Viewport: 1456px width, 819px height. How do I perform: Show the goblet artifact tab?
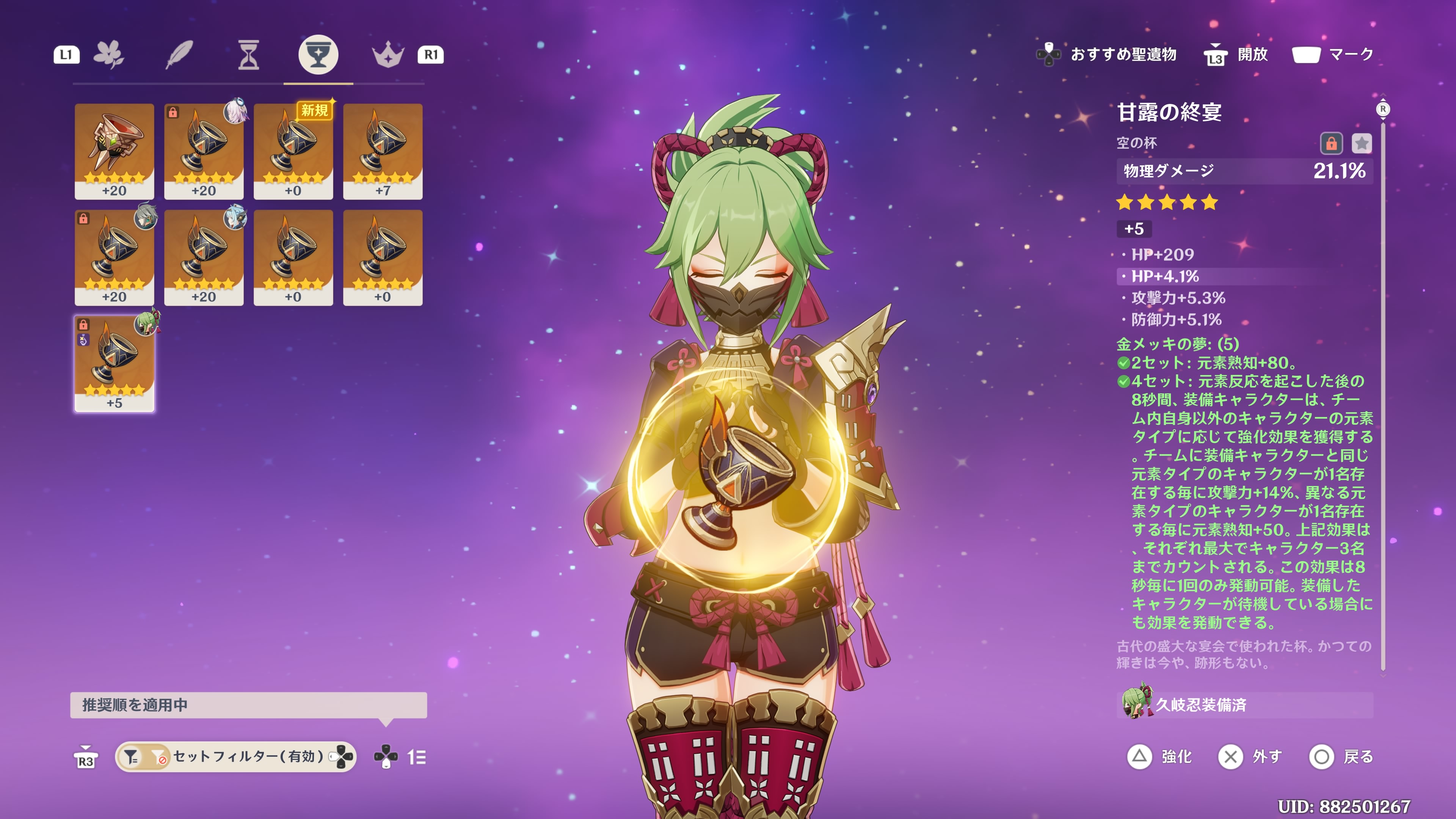tap(318, 55)
